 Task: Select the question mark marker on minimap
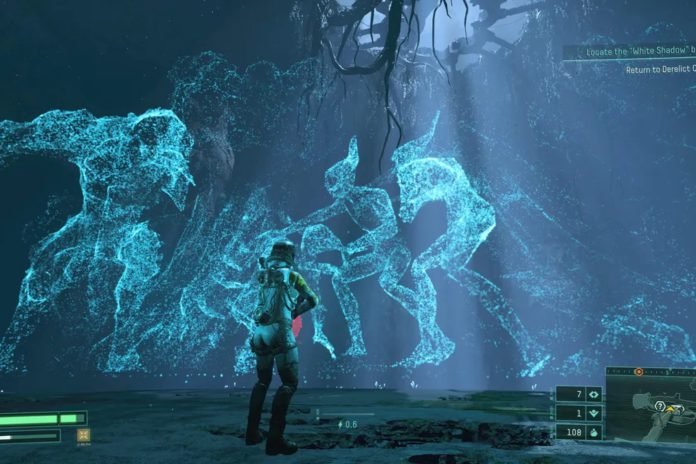(x=660, y=405)
